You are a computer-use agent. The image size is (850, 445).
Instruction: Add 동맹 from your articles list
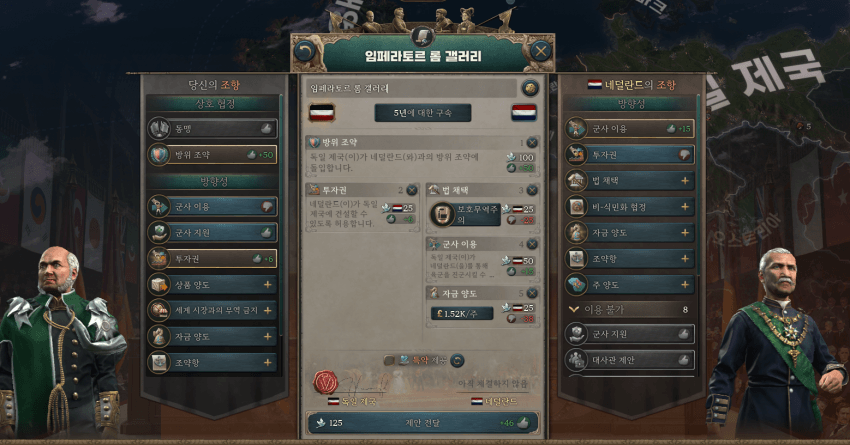pos(211,128)
